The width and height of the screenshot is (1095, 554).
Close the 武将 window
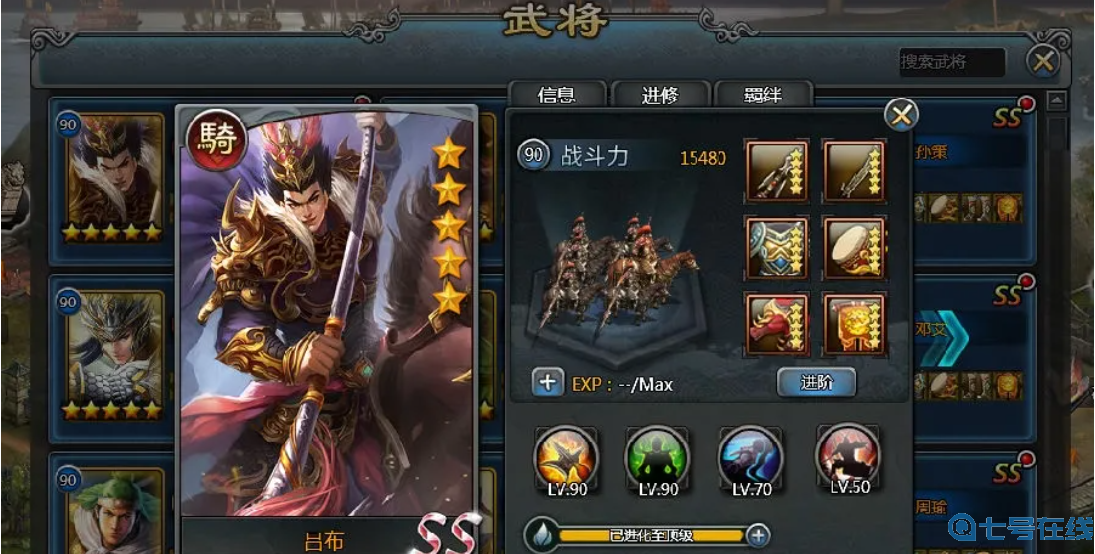(1043, 62)
